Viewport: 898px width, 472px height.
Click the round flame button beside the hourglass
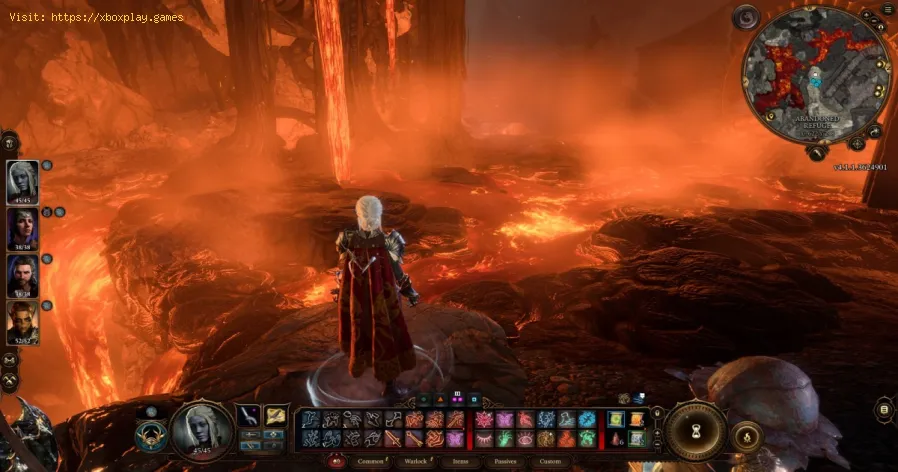745,434
